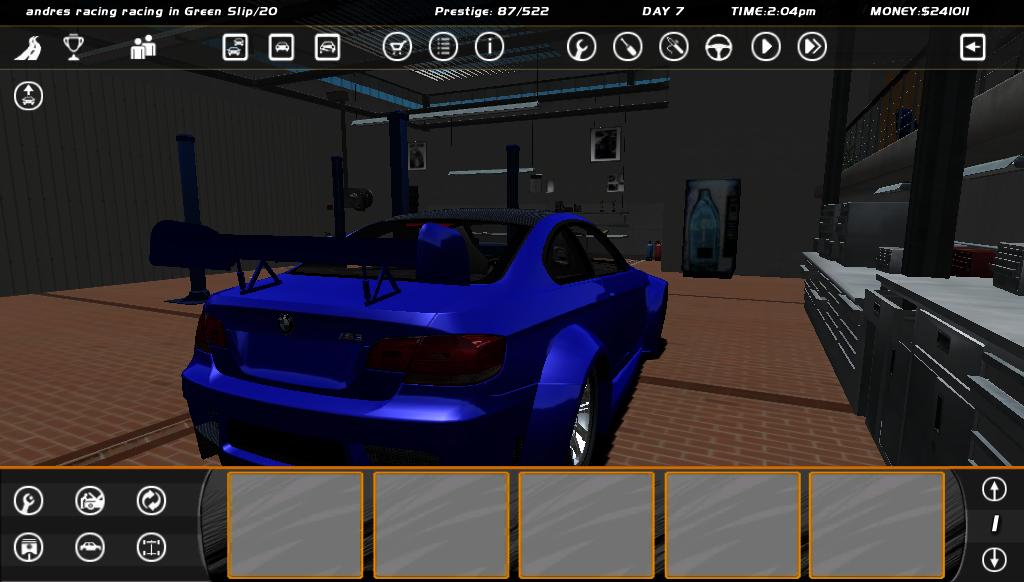Click the car lift icon below road icon
This screenshot has width=1024, height=582.
(28, 96)
